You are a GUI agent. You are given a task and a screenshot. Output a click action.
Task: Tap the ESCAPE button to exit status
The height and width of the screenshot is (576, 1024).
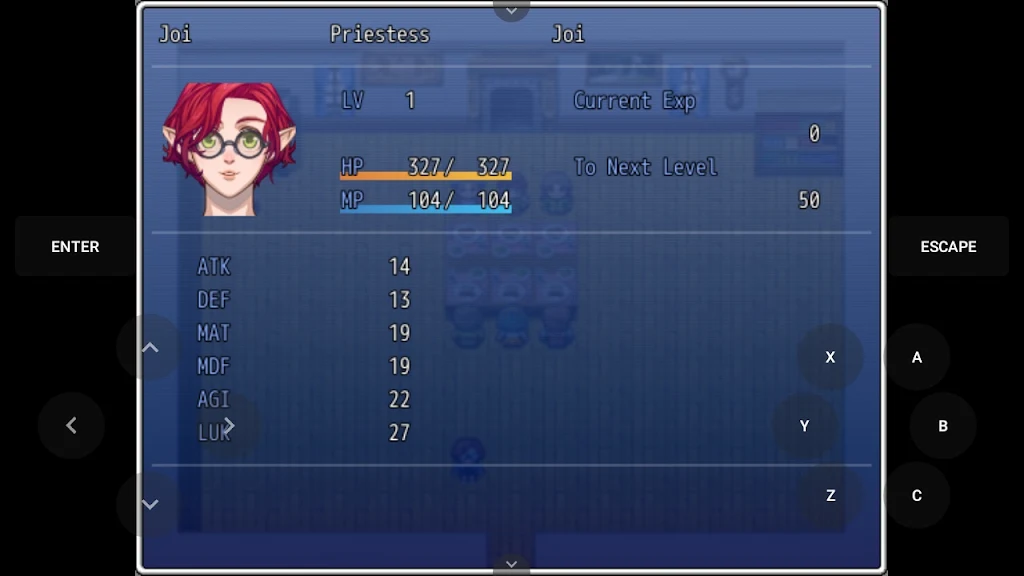click(x=948, y=246)
